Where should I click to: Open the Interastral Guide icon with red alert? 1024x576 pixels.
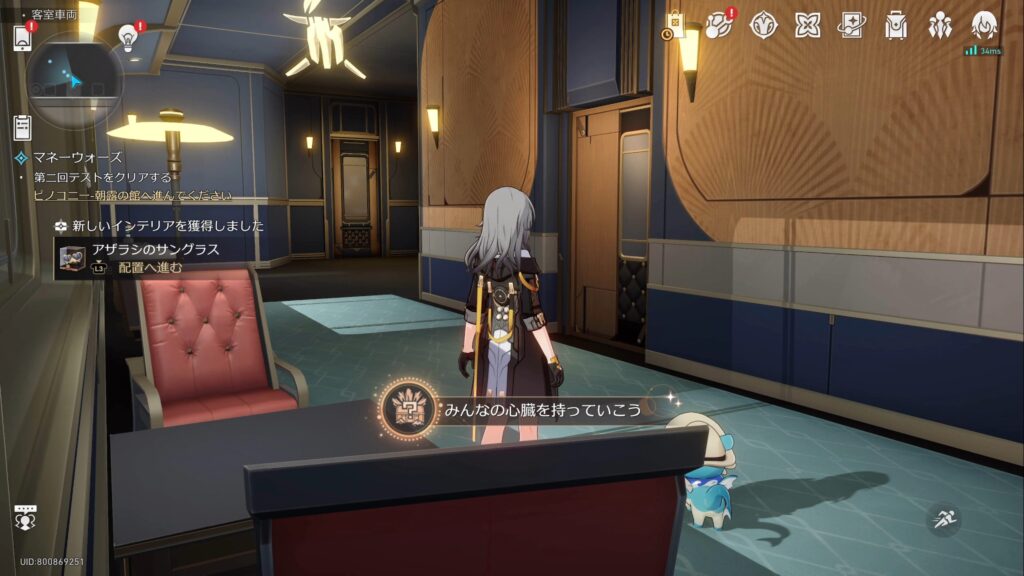(718, 26)
